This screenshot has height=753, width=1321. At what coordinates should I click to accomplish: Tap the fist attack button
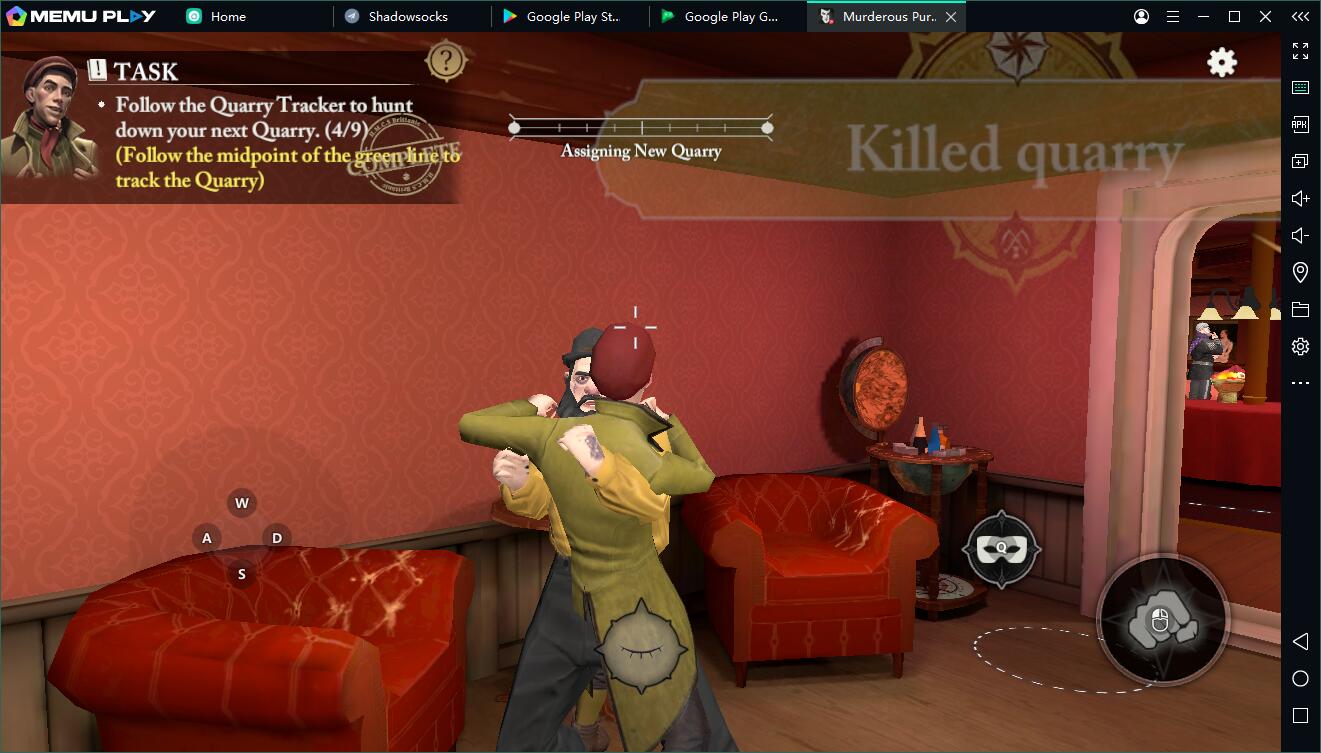point(1162,620)
